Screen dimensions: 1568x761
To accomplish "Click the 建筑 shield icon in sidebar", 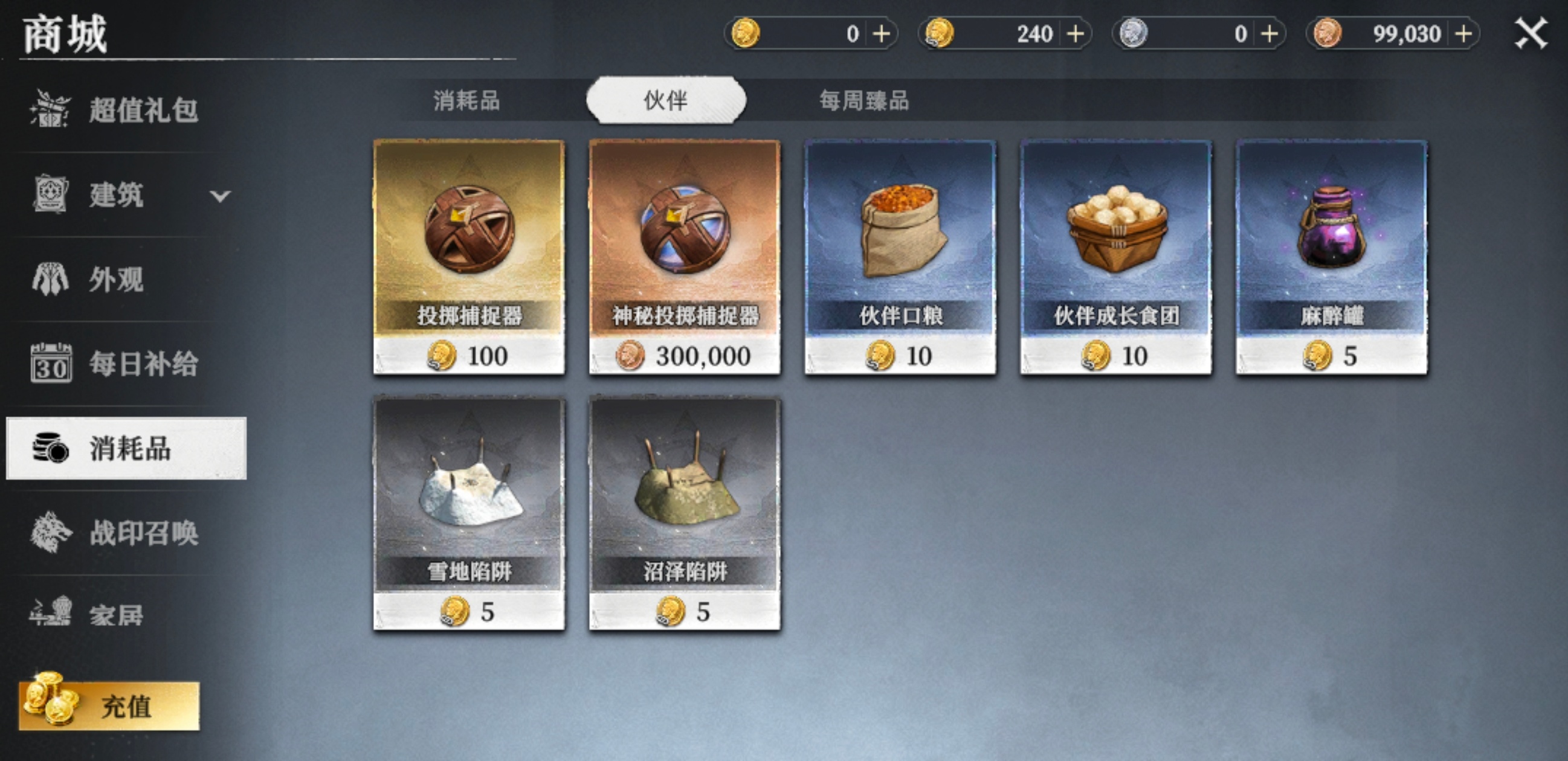I will click(x=50, y=196).
